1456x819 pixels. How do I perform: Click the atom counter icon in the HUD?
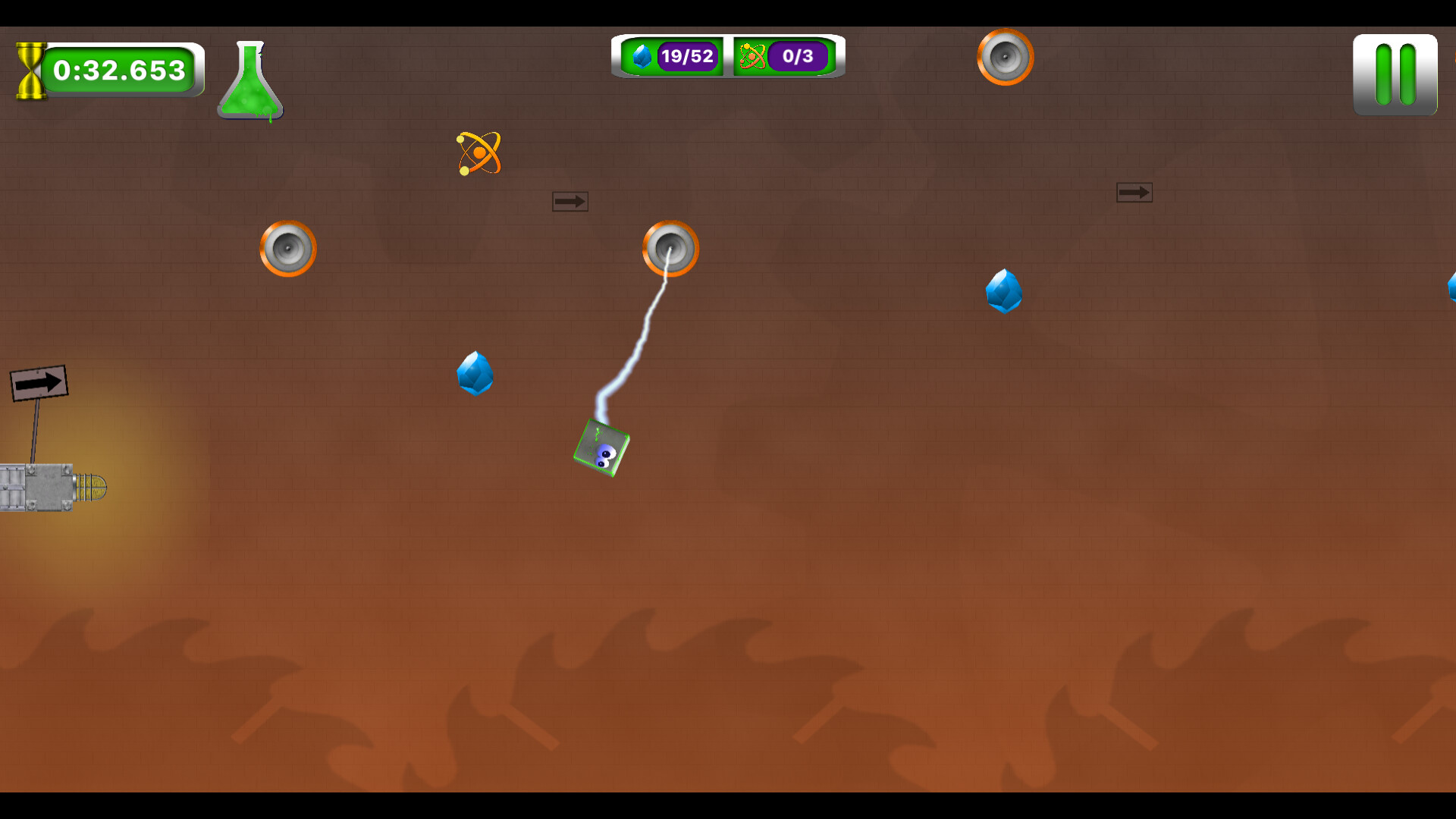tap(752, 55)
